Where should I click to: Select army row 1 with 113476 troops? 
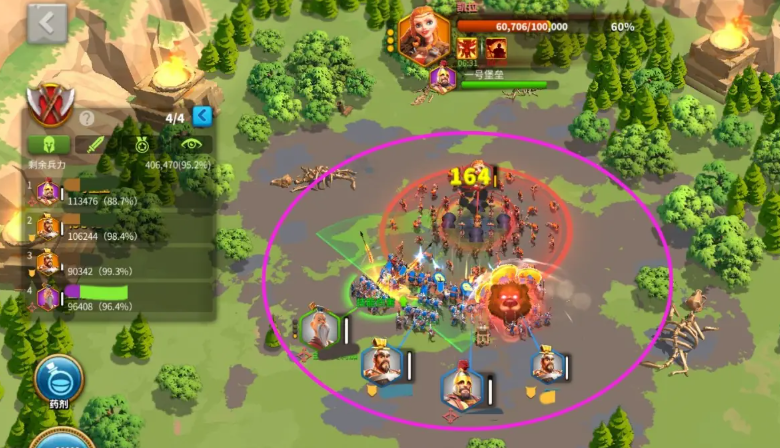(110, 192)
